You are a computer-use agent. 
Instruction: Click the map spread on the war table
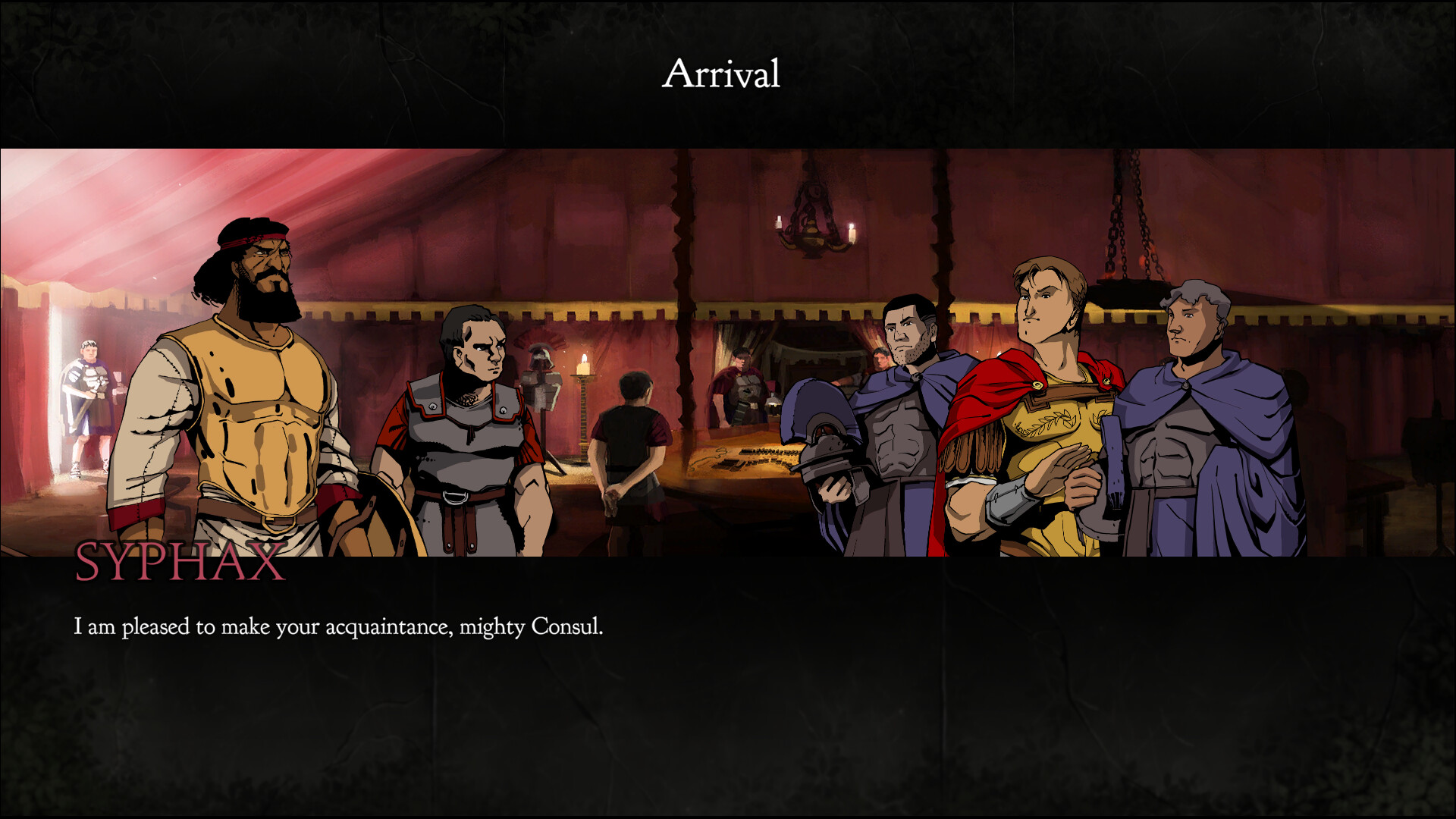[751, 459]
